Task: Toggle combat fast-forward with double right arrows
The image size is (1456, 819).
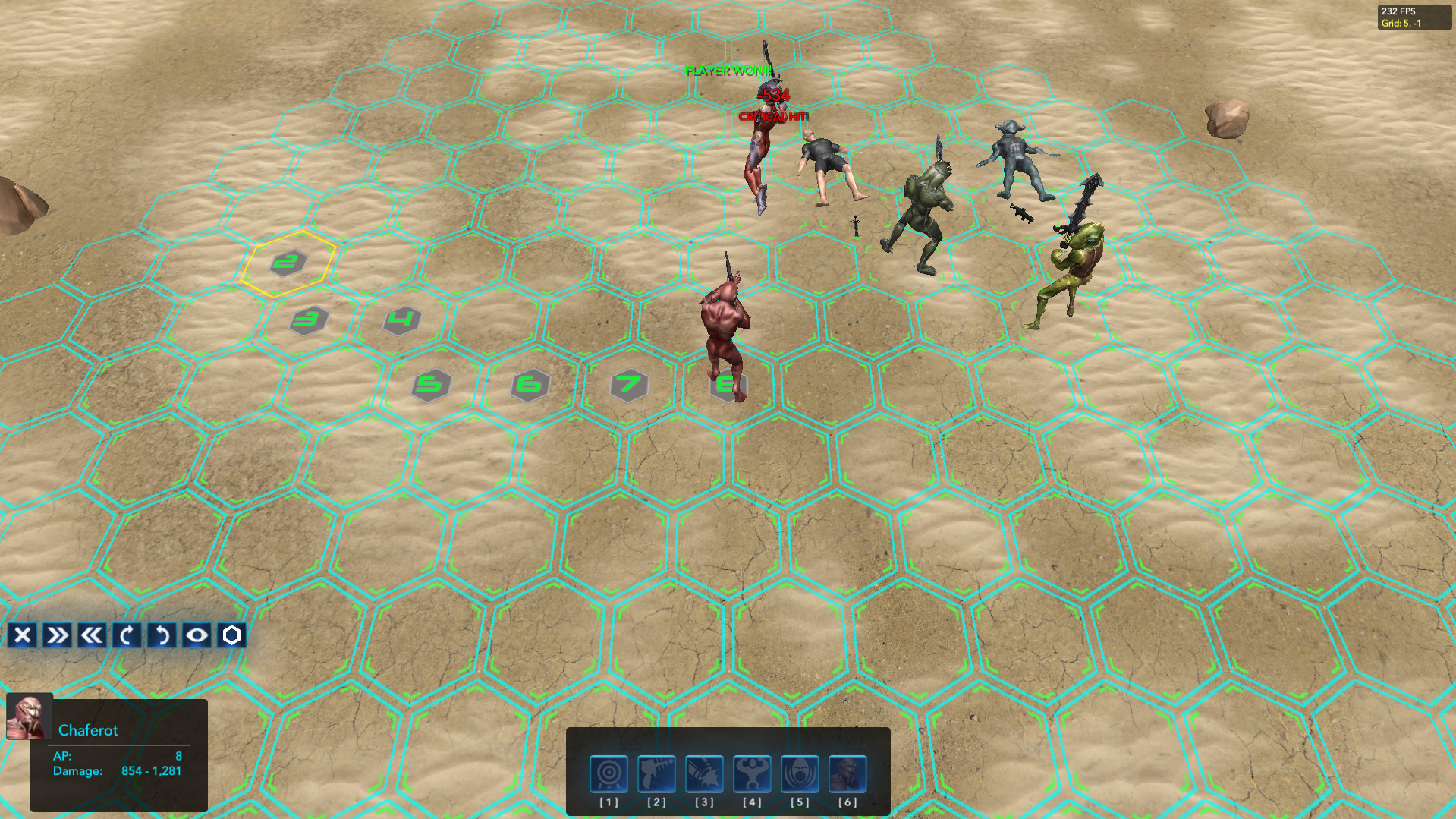Action: click(56, 636)
